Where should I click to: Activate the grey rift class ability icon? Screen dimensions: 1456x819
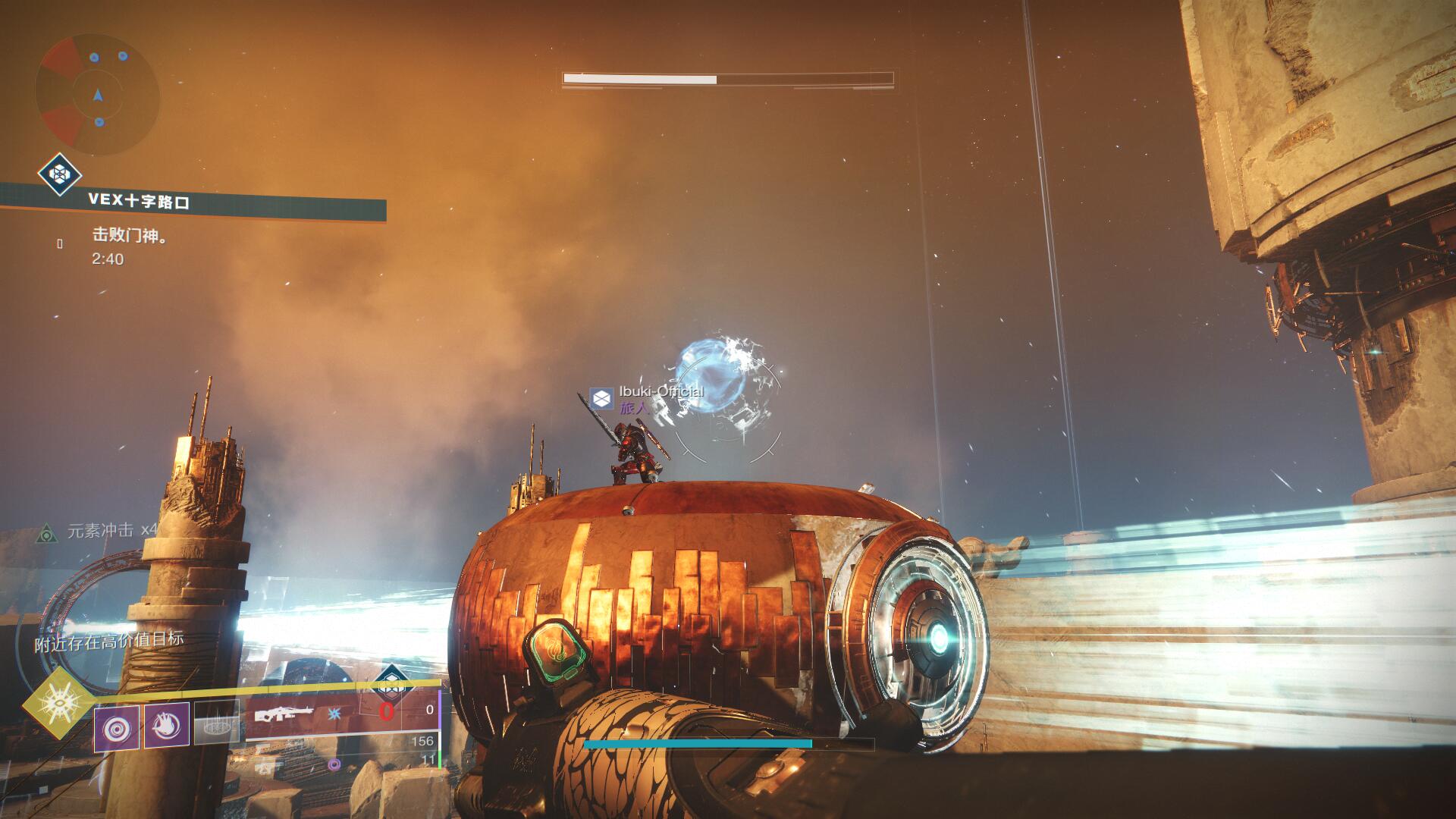217,721
